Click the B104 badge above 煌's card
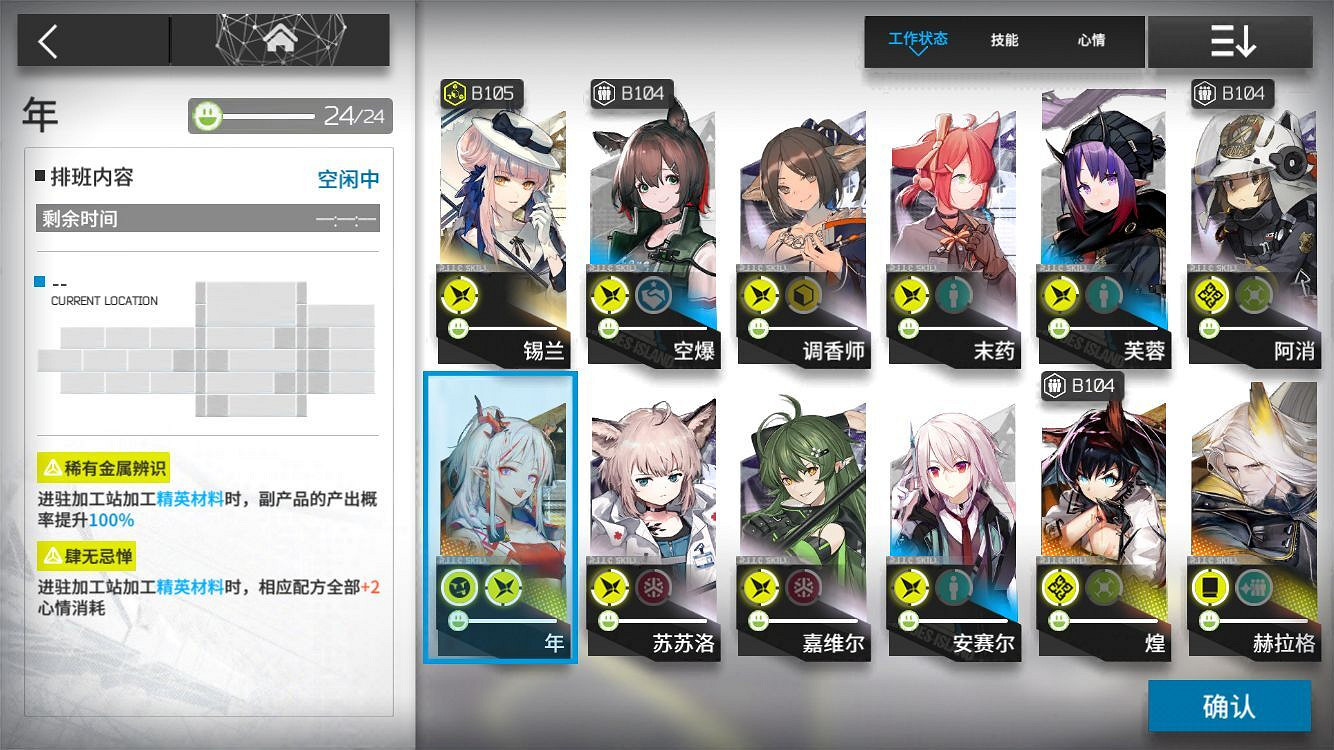 1081,386
